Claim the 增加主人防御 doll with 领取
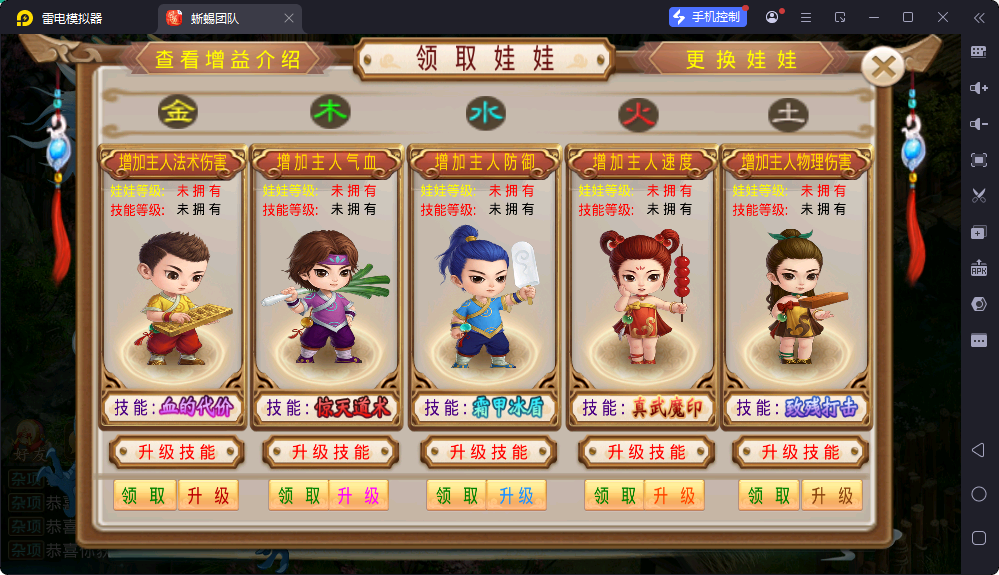Viewport: 999px width, 575px height. [457, 495]
